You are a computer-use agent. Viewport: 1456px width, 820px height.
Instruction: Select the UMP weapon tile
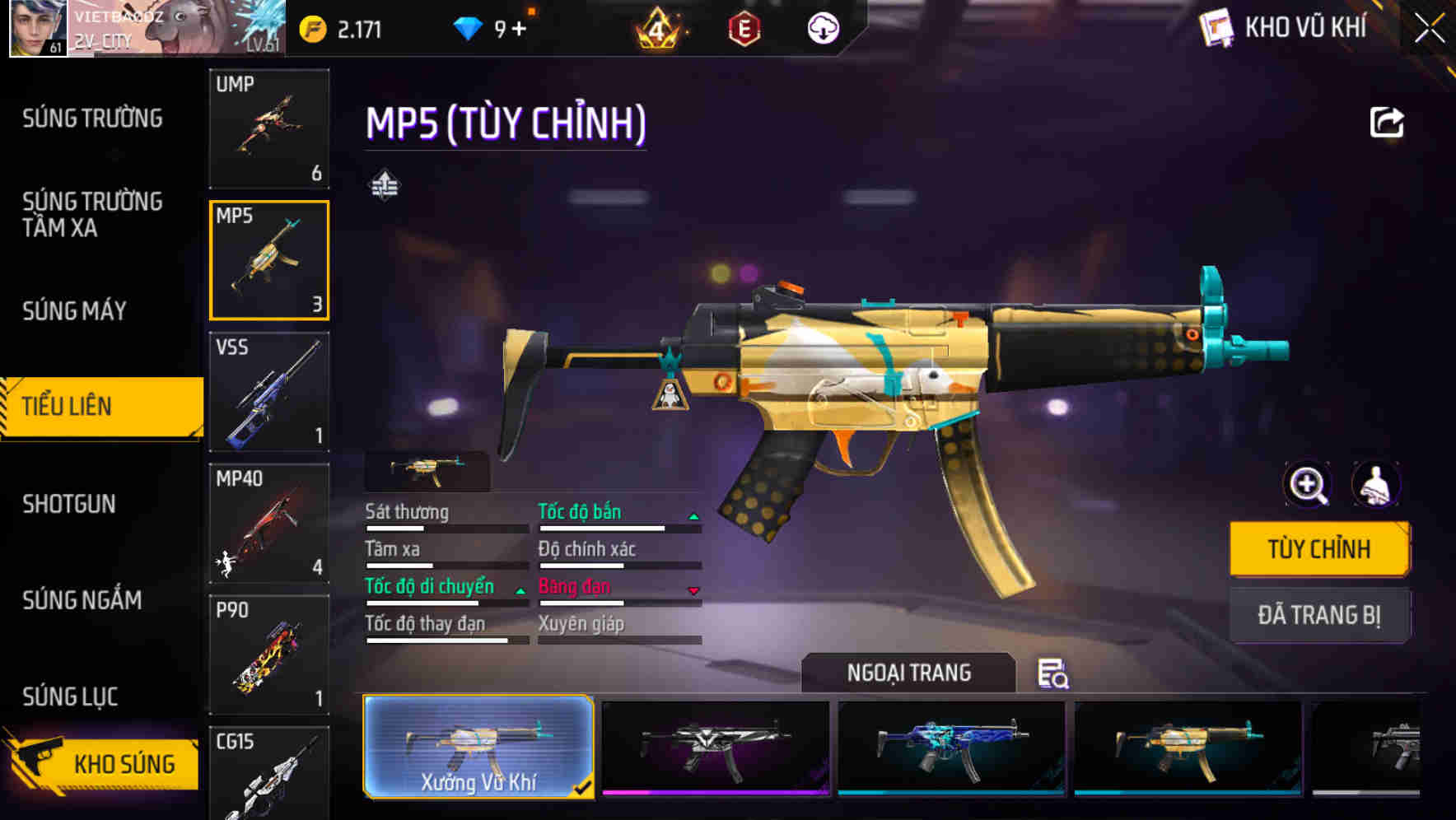(269, 128)
